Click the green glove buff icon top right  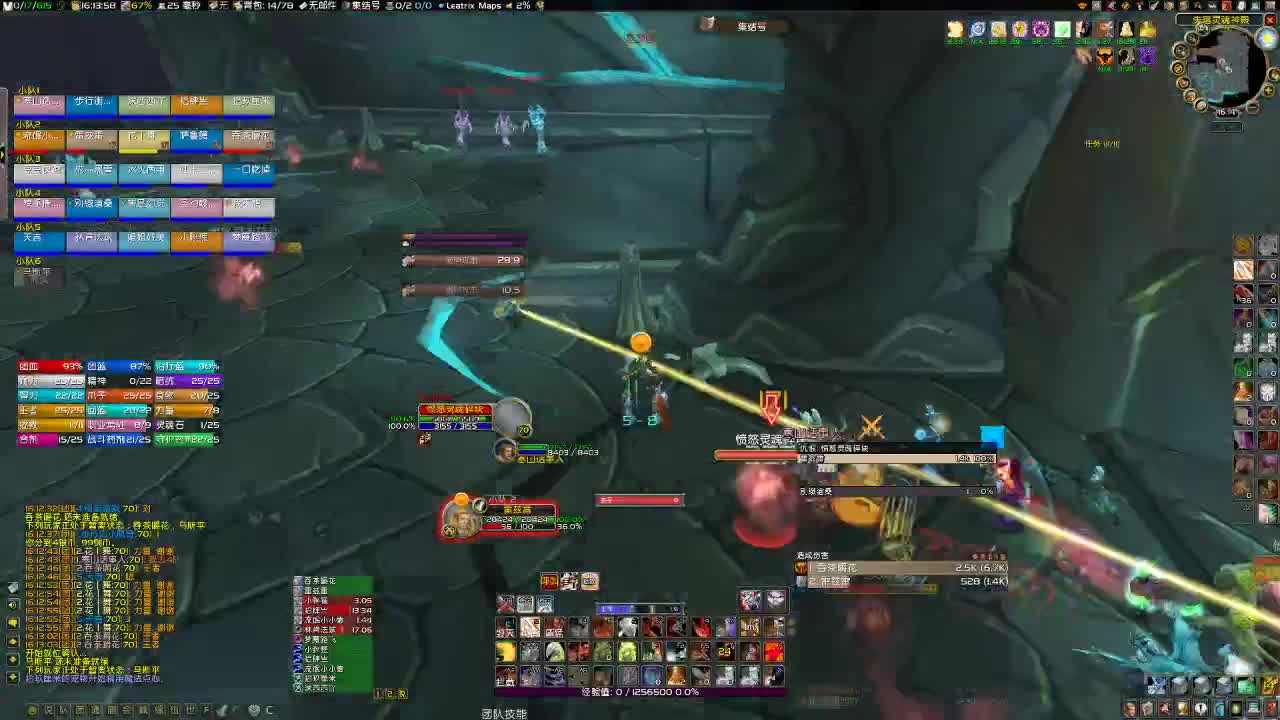1062,29
